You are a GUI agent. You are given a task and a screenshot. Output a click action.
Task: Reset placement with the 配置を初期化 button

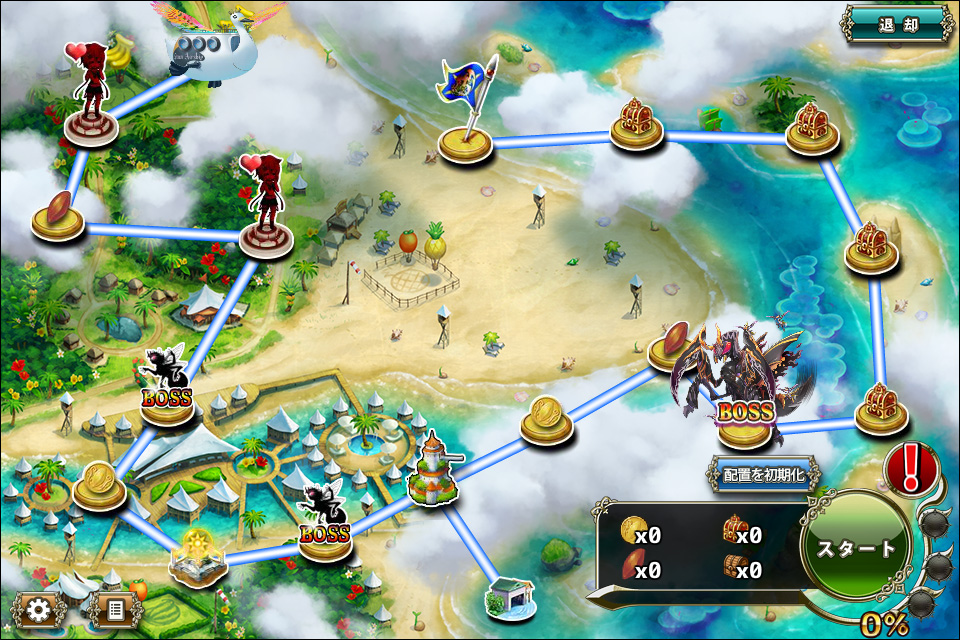(764, 474)
